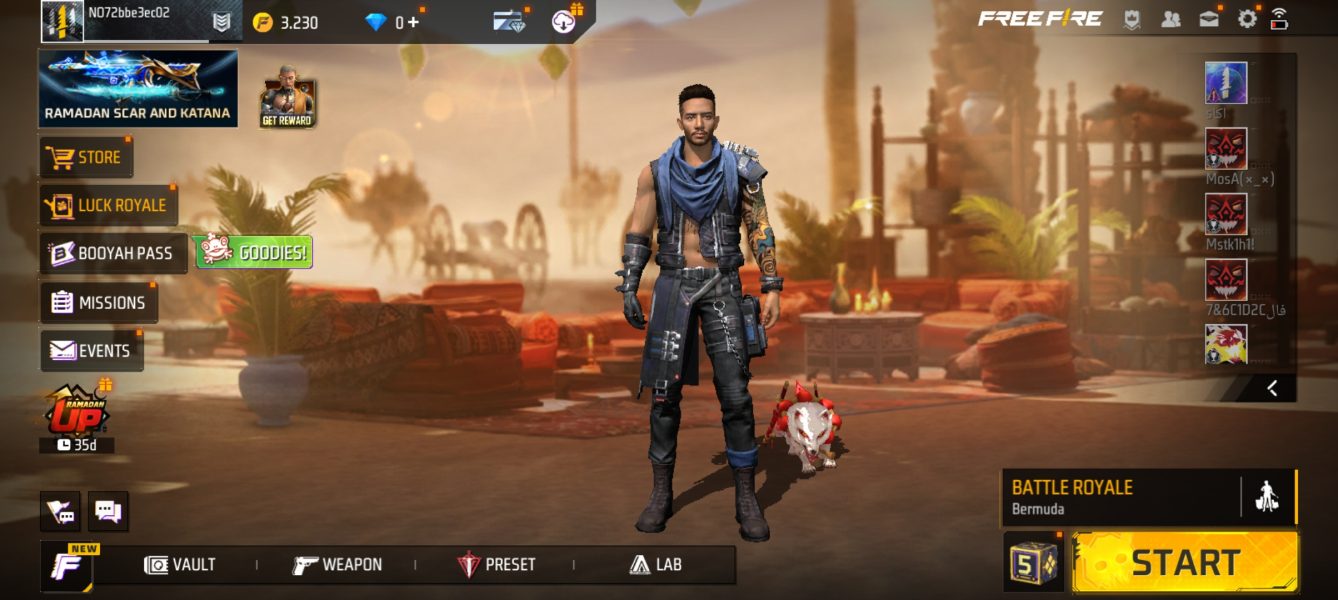Image resolution: width=1338 pixels, height=600 pixels.
Task: Open the Preset tab
Action: point(496,565)
